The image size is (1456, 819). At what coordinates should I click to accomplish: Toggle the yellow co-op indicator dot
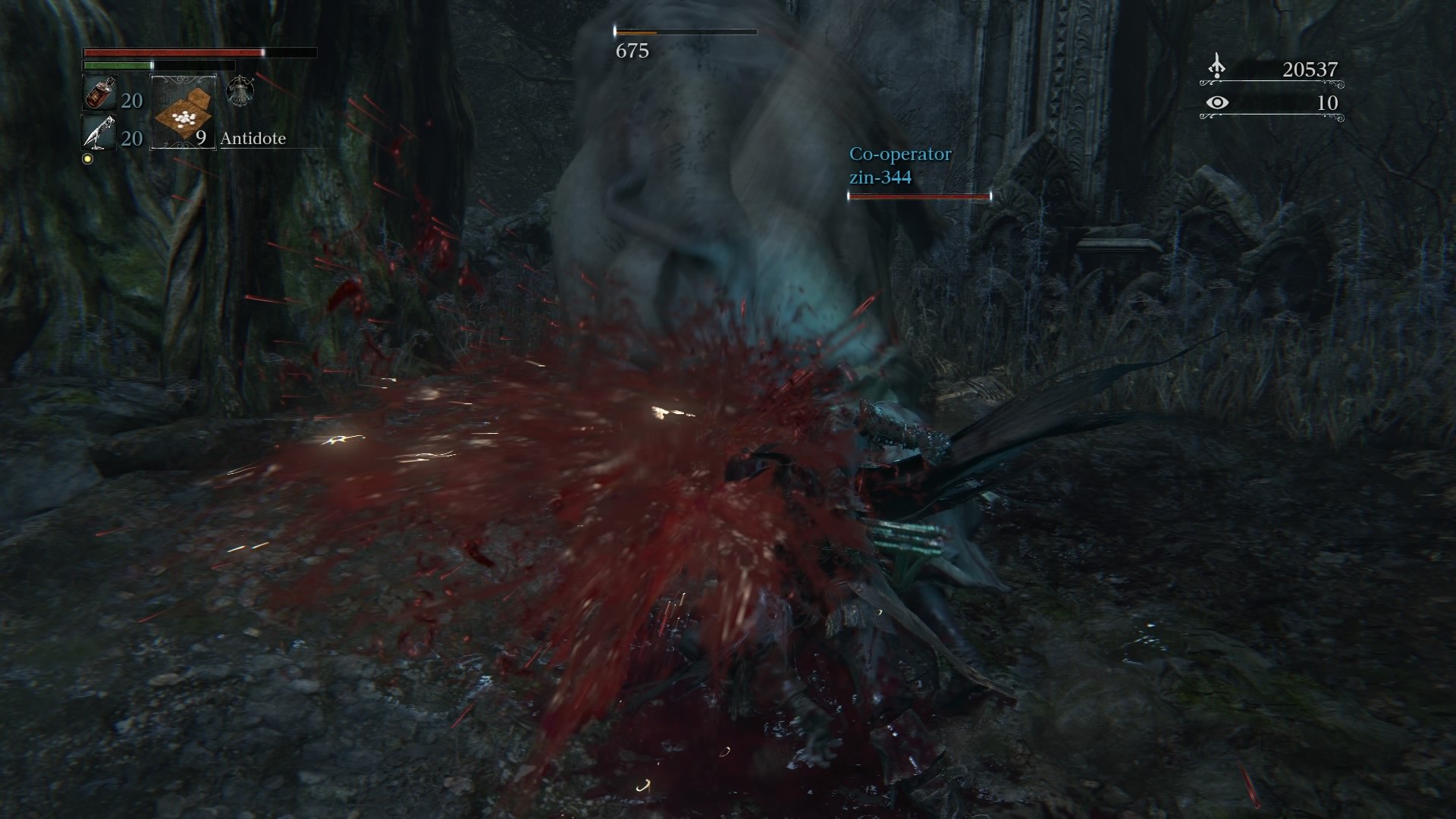[88, 158]
